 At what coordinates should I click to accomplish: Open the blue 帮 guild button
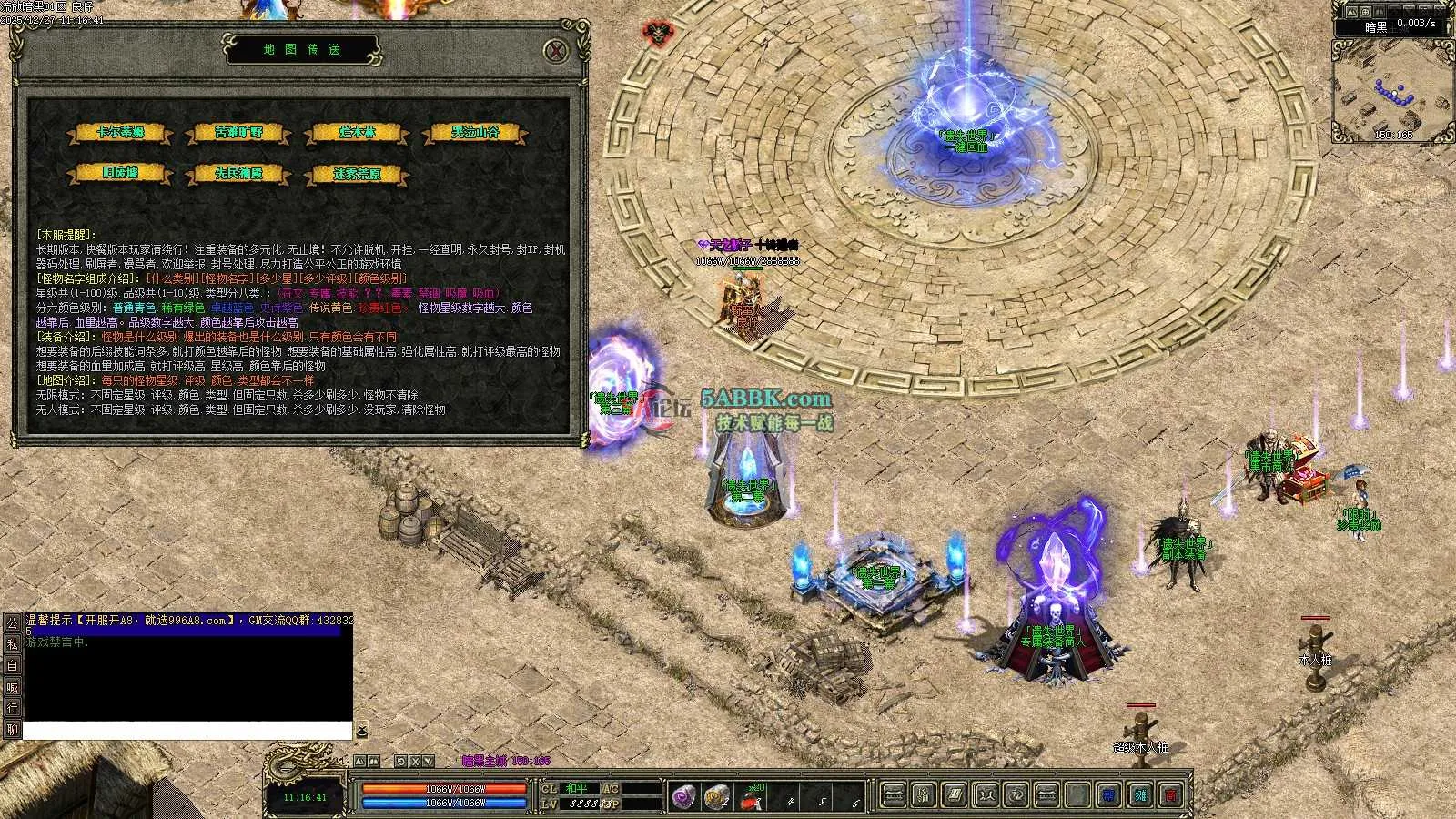pos(1109,796)
